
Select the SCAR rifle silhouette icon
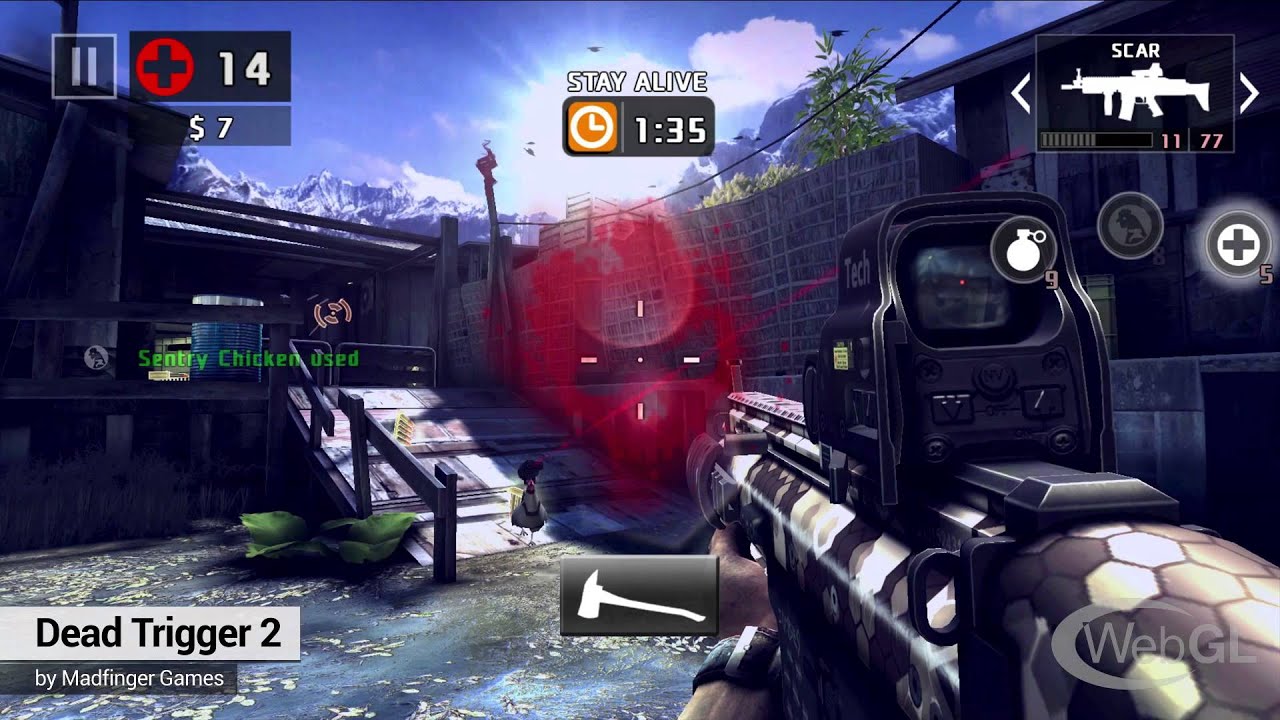pyautogui.click(x=1135, y=95)
